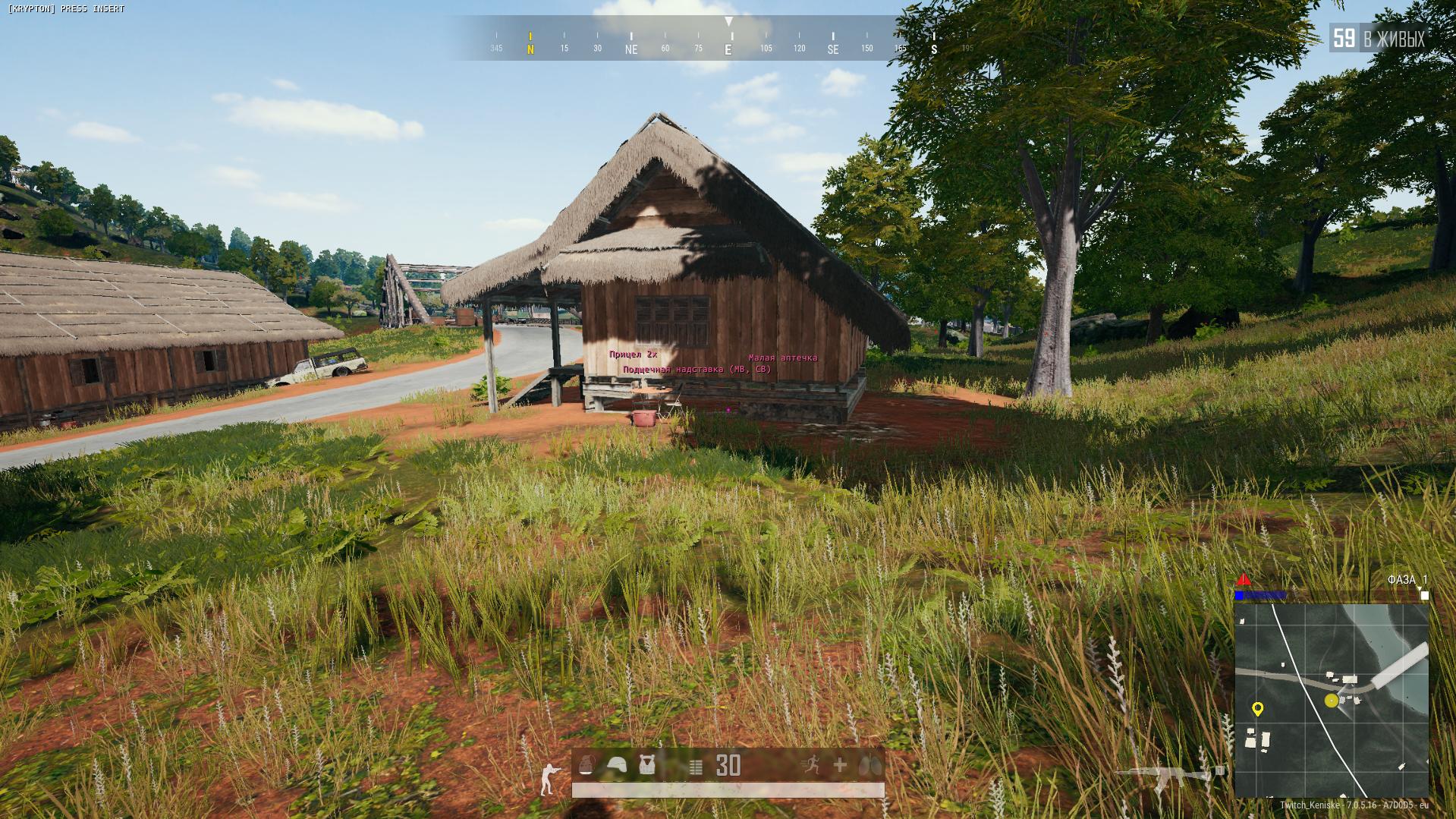
Task: Click the helmet equipment icon
Action: tap(616, 765)
